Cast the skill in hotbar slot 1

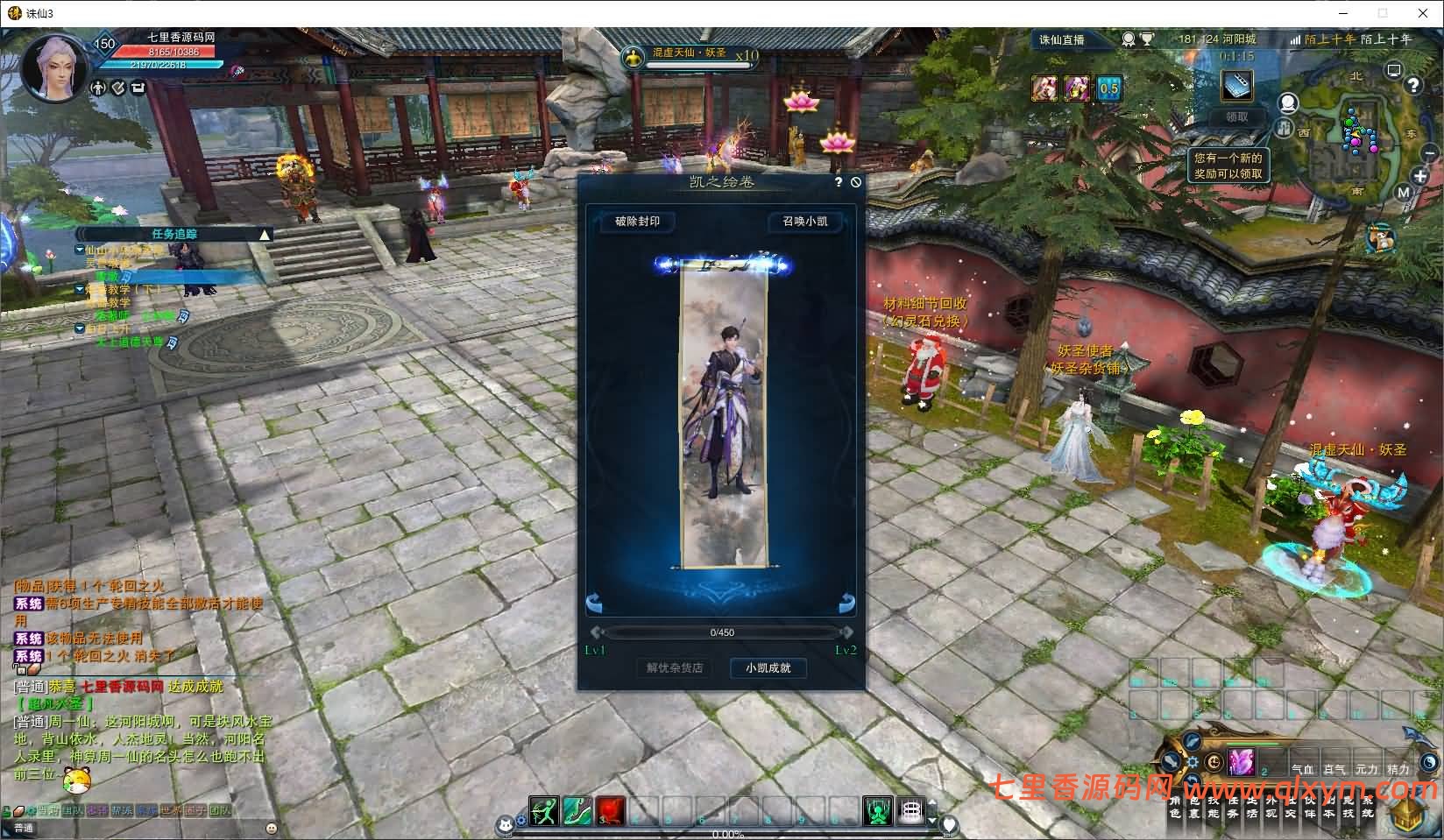[545, 812]
